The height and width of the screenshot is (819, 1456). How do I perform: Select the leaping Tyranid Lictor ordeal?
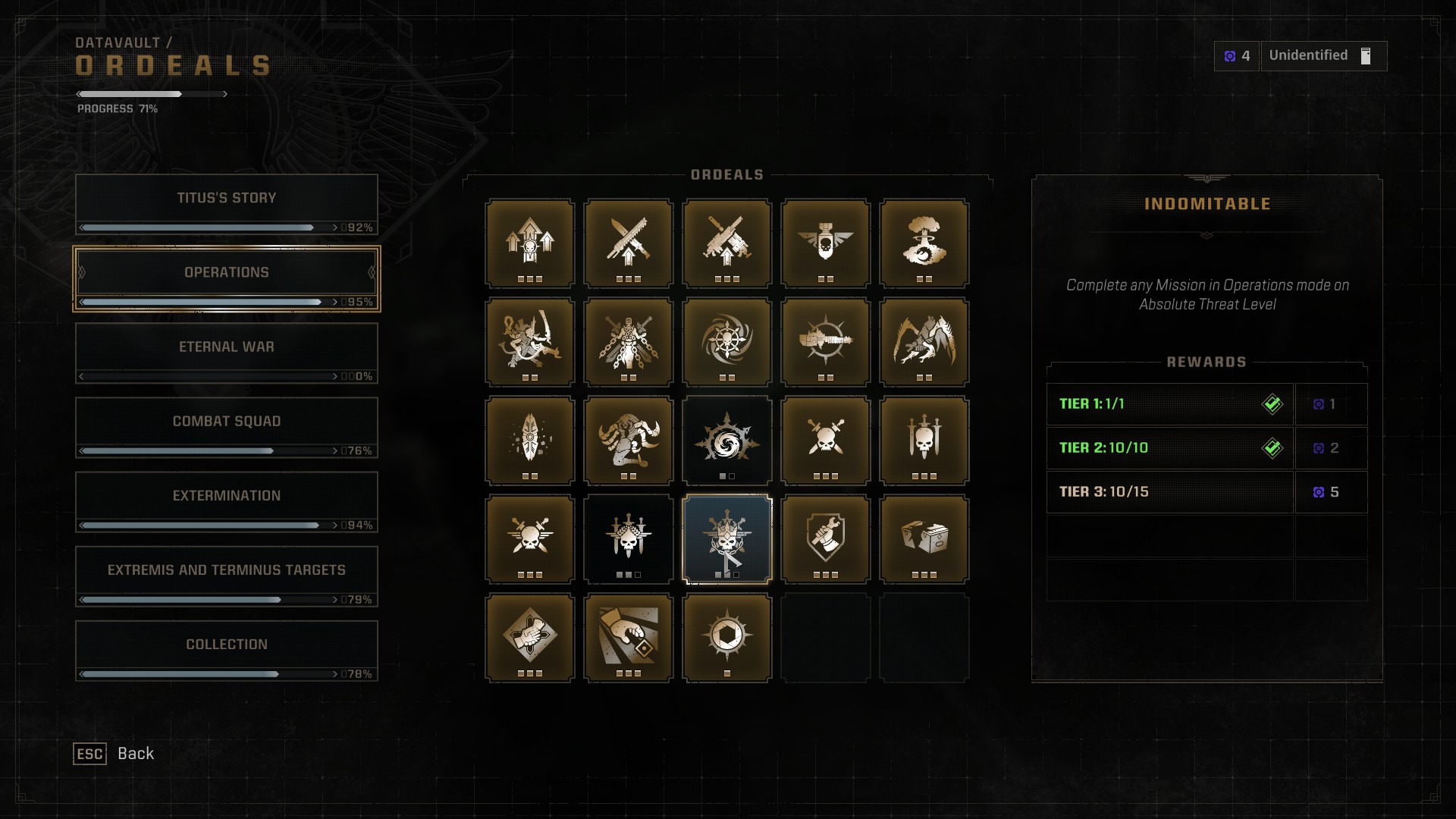point(924,341)
